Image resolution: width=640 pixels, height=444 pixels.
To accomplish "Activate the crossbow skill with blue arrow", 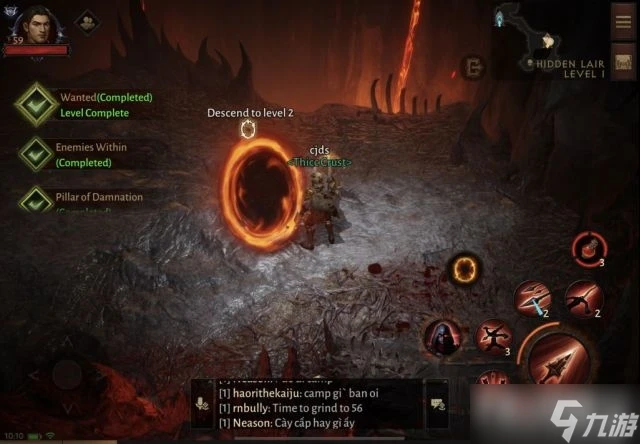I will point(530,296).
